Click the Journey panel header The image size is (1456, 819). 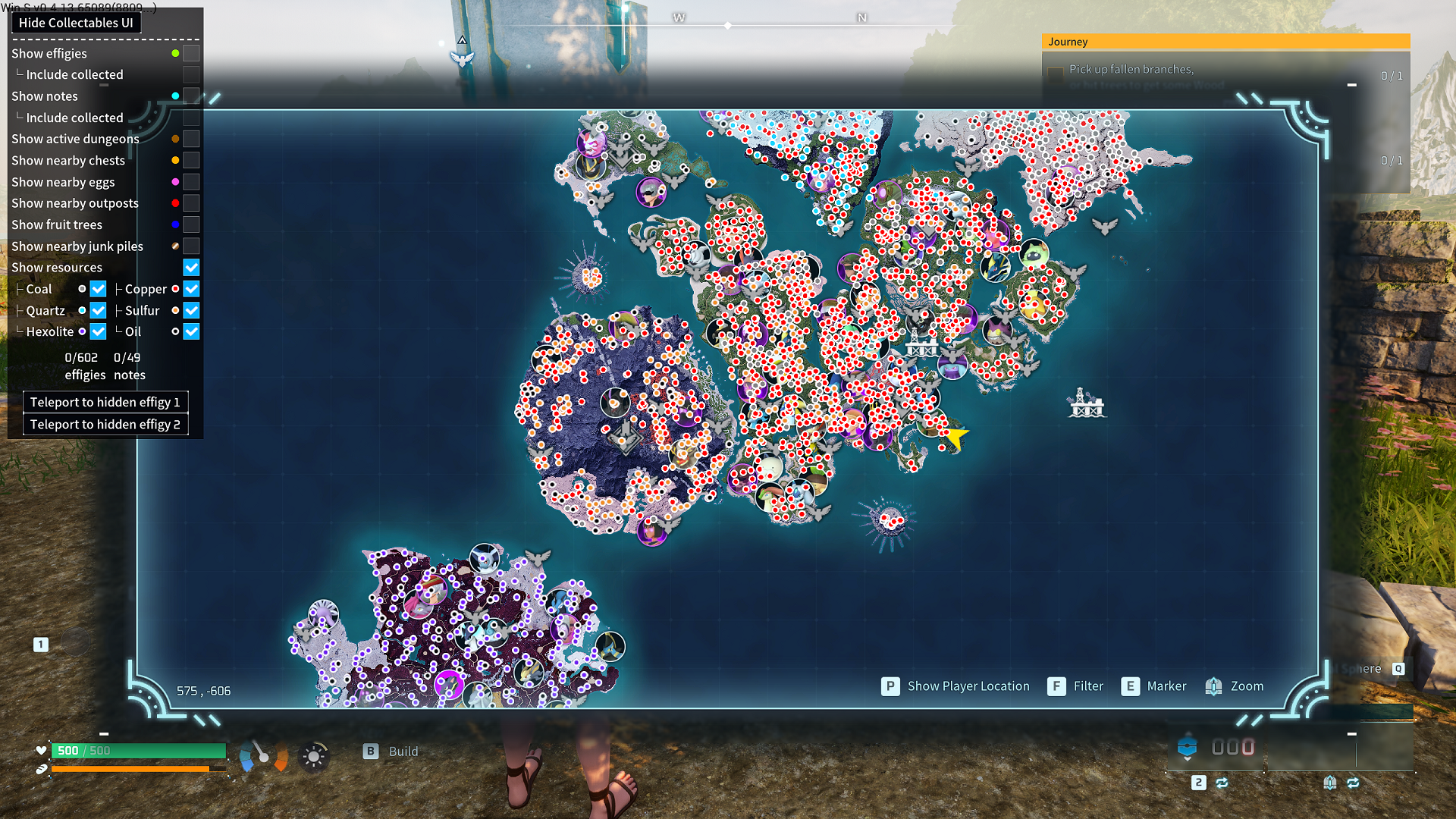tap(1225, 42)
